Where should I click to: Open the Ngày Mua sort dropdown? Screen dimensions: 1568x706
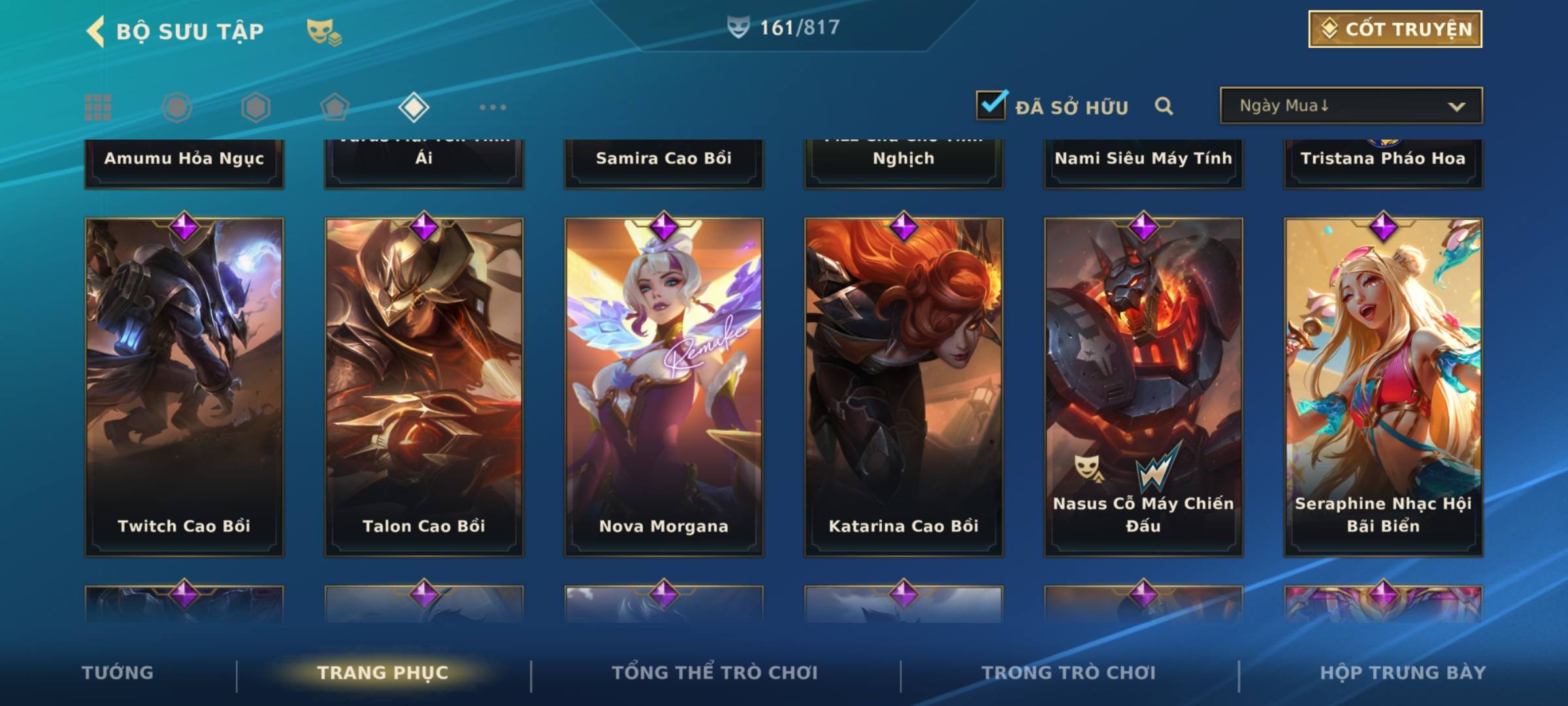[x=1351, y=106]
